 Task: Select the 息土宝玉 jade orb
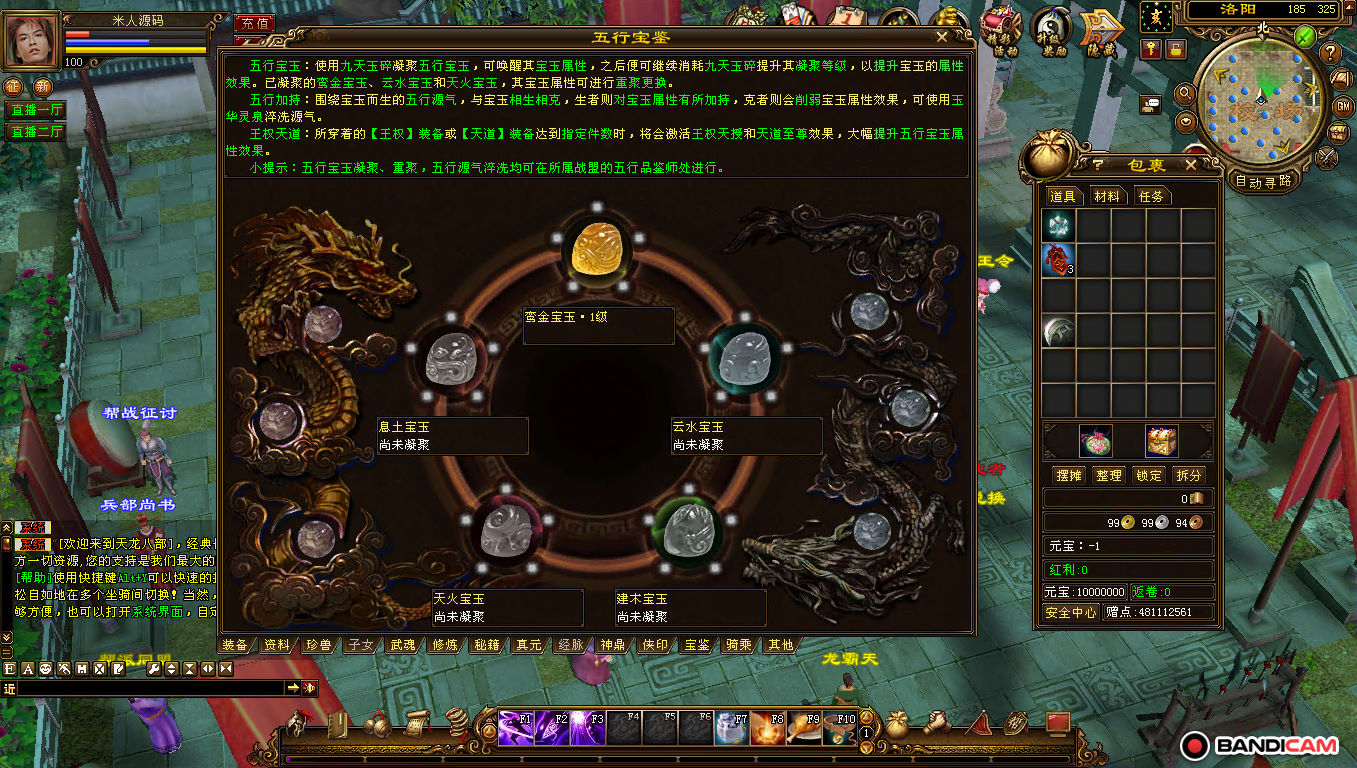(x=452, y=357)
